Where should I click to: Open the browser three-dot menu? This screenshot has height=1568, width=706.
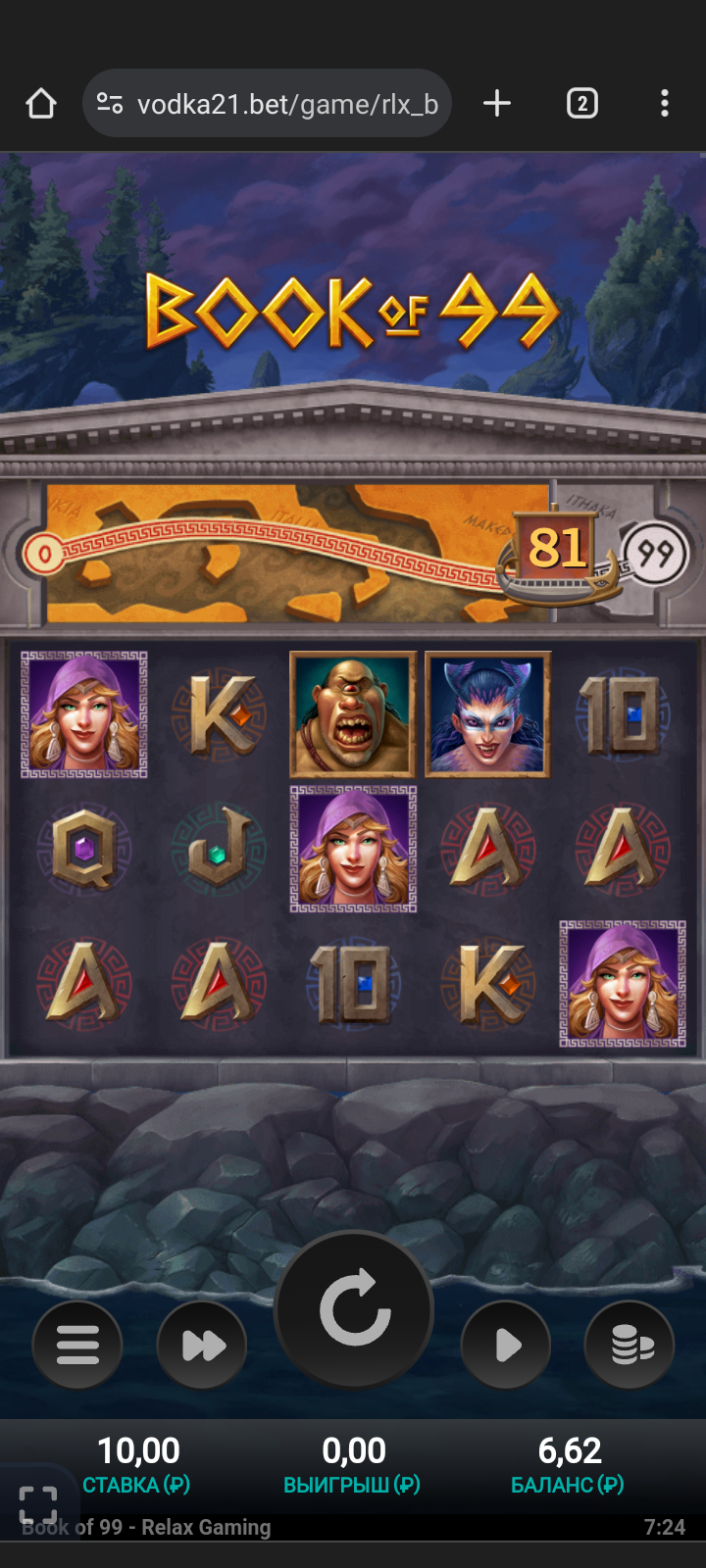click(x=665, y=104)
